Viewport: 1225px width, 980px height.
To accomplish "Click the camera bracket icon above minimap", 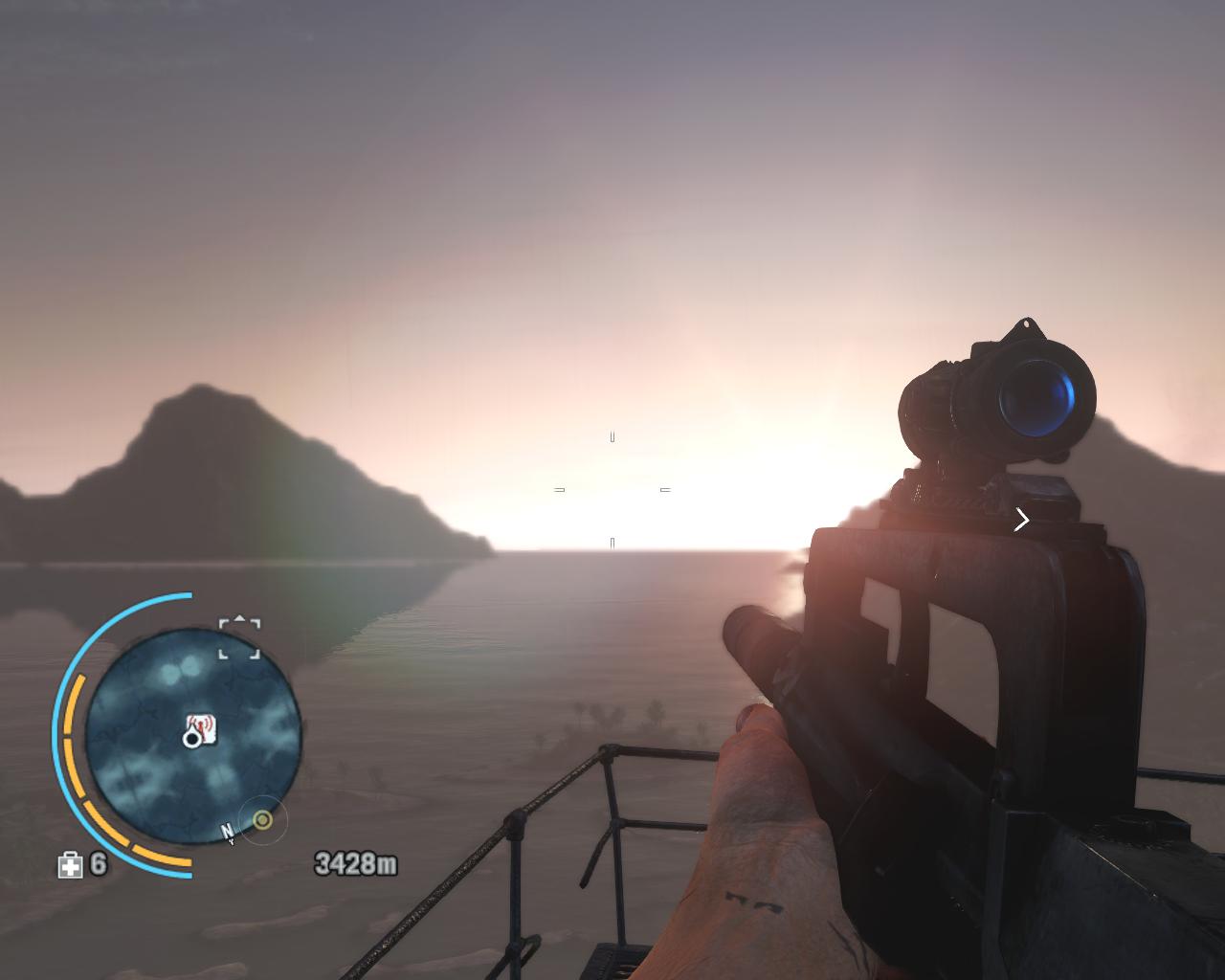I will 239,638.
